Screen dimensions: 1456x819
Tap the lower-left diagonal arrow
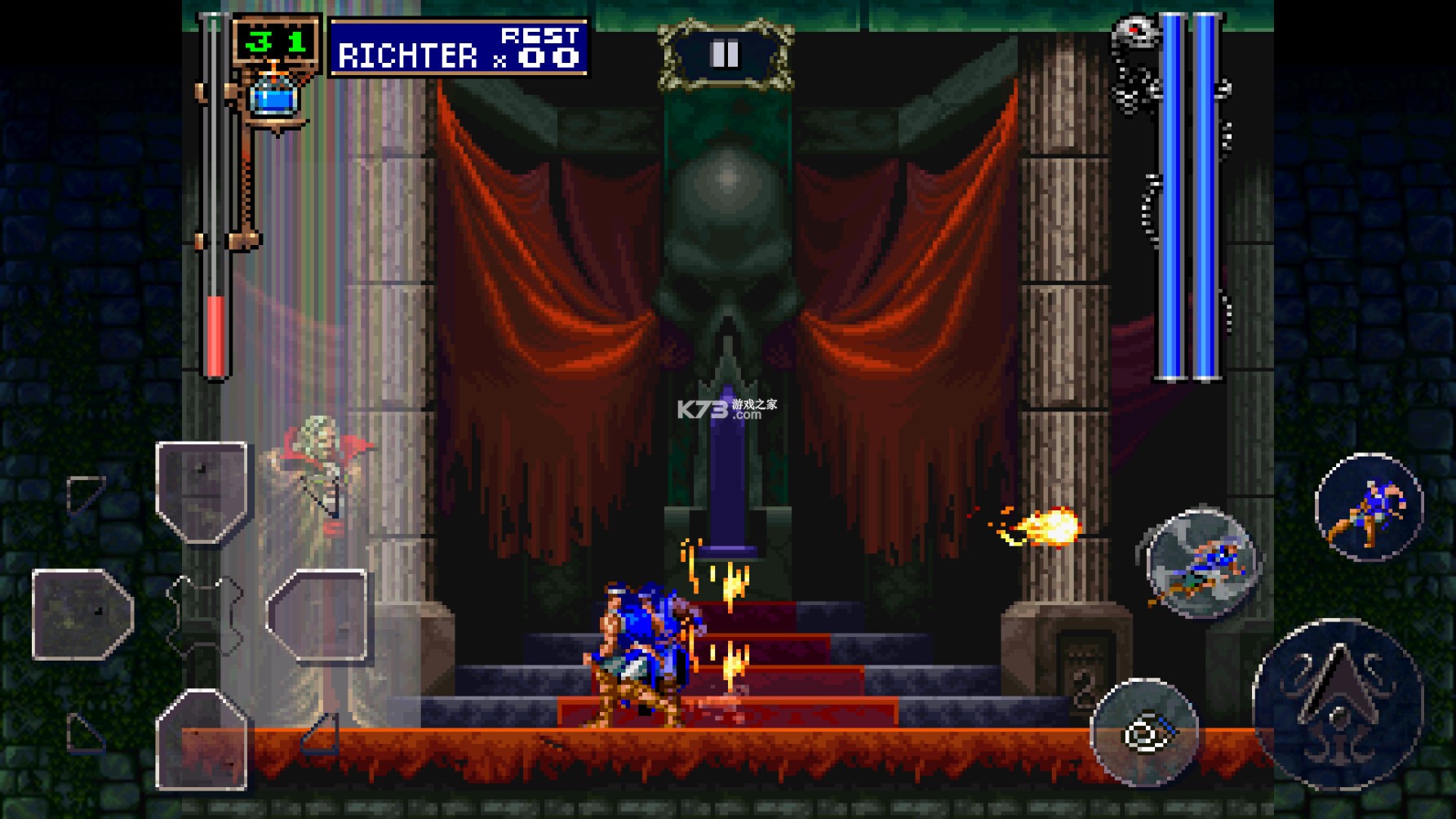pos(85,734)
